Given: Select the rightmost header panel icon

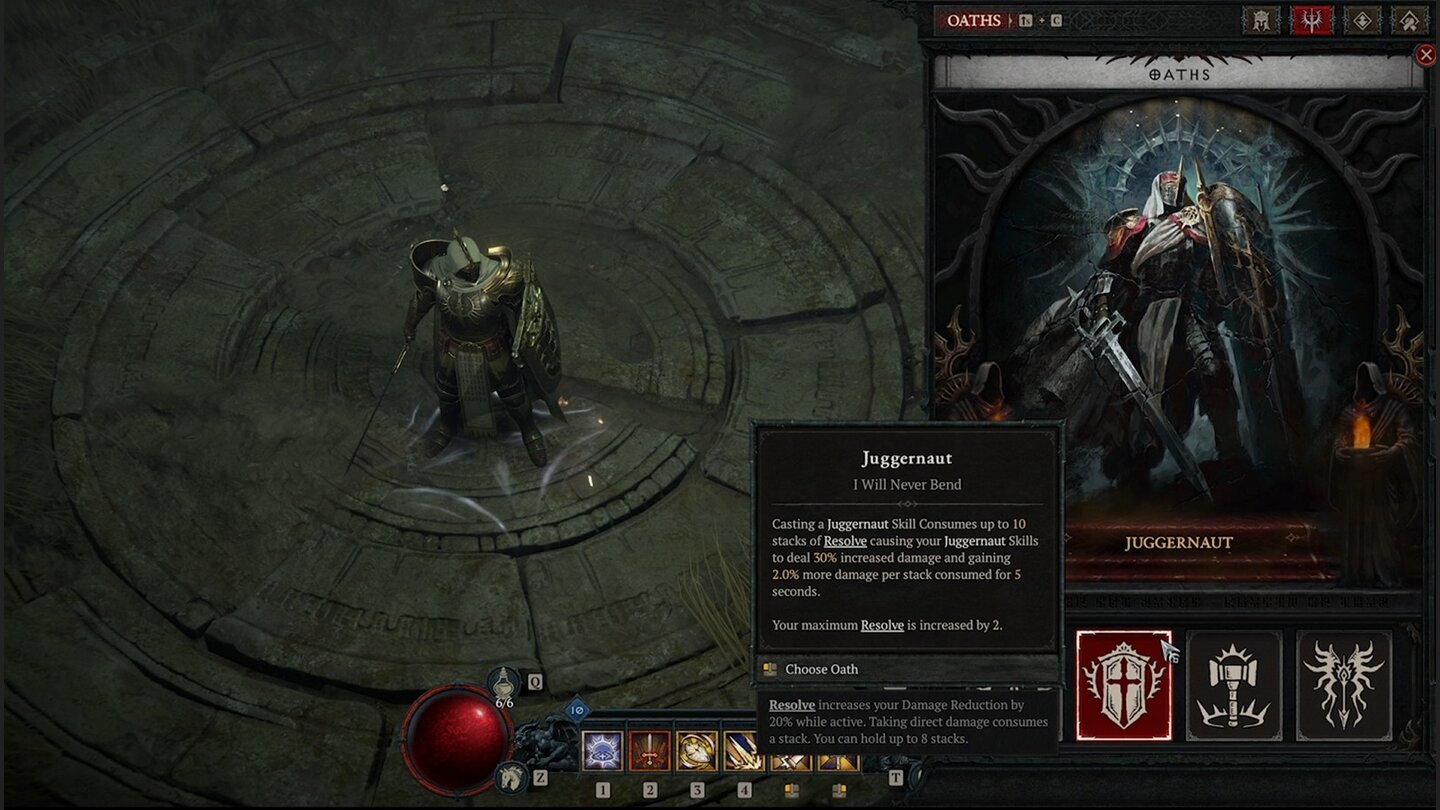Looking at the screenshot, I should (x=1408, y=19).
